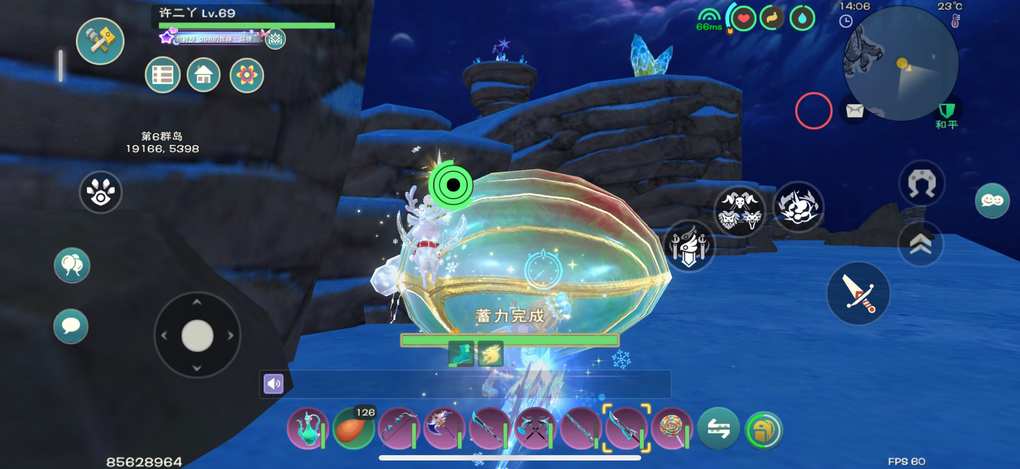Screen dimensions: 1020x469
Task: Open the balloons social button
Action: coord(72,265)
